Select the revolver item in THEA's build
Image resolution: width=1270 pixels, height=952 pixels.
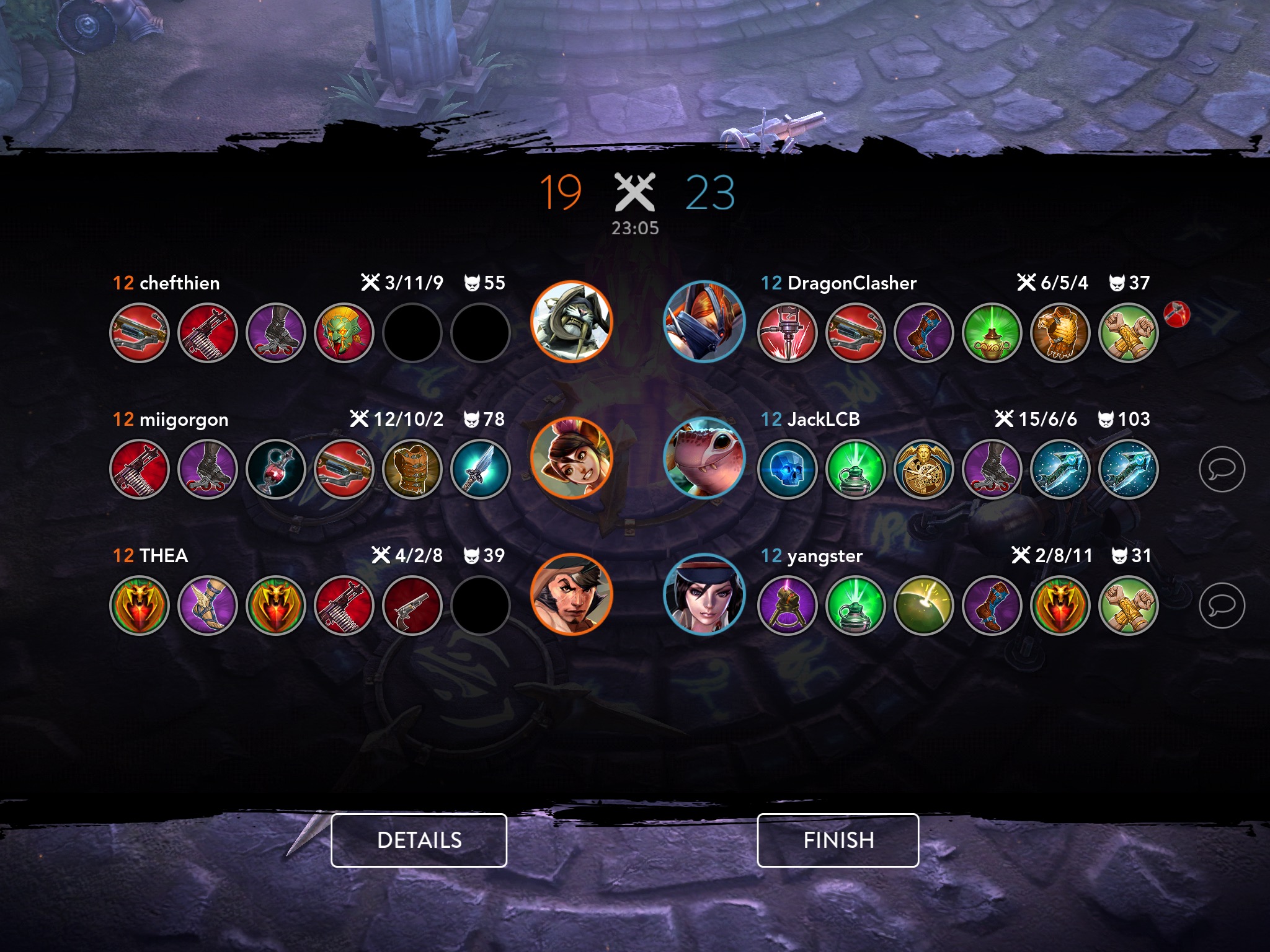click(x=414, y=606)
